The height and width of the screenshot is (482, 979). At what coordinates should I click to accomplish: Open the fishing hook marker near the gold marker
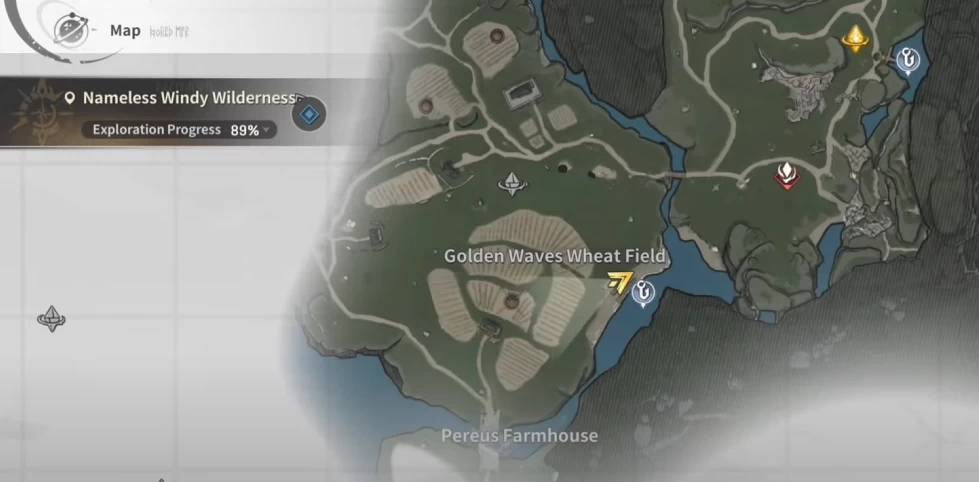[906, 62]
